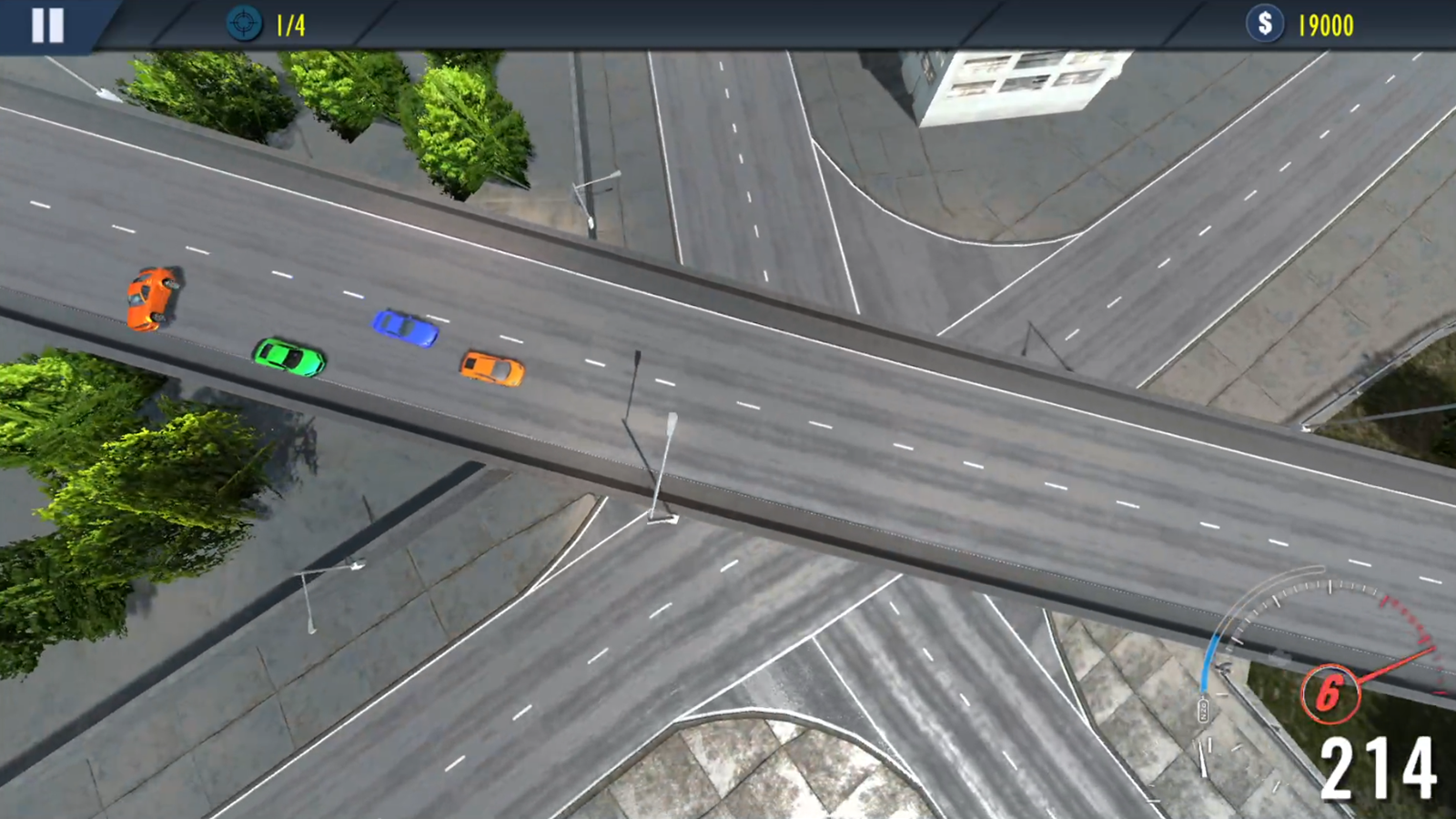Select the green car on the bridge
1456x819 pixels.
click(288, 359)
